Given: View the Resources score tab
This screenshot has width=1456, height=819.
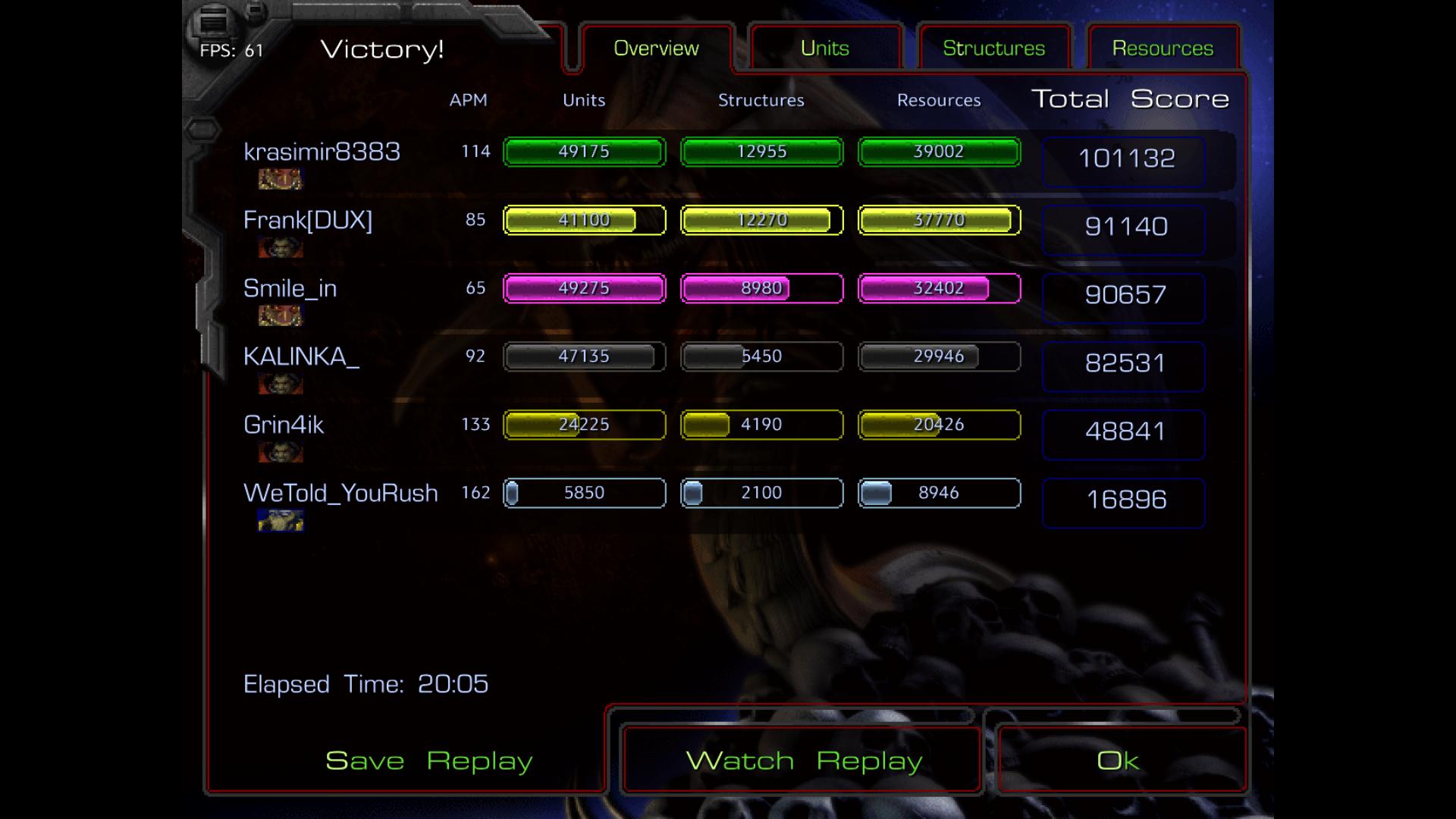Looking at the screenshot, I should point(1163,49).
